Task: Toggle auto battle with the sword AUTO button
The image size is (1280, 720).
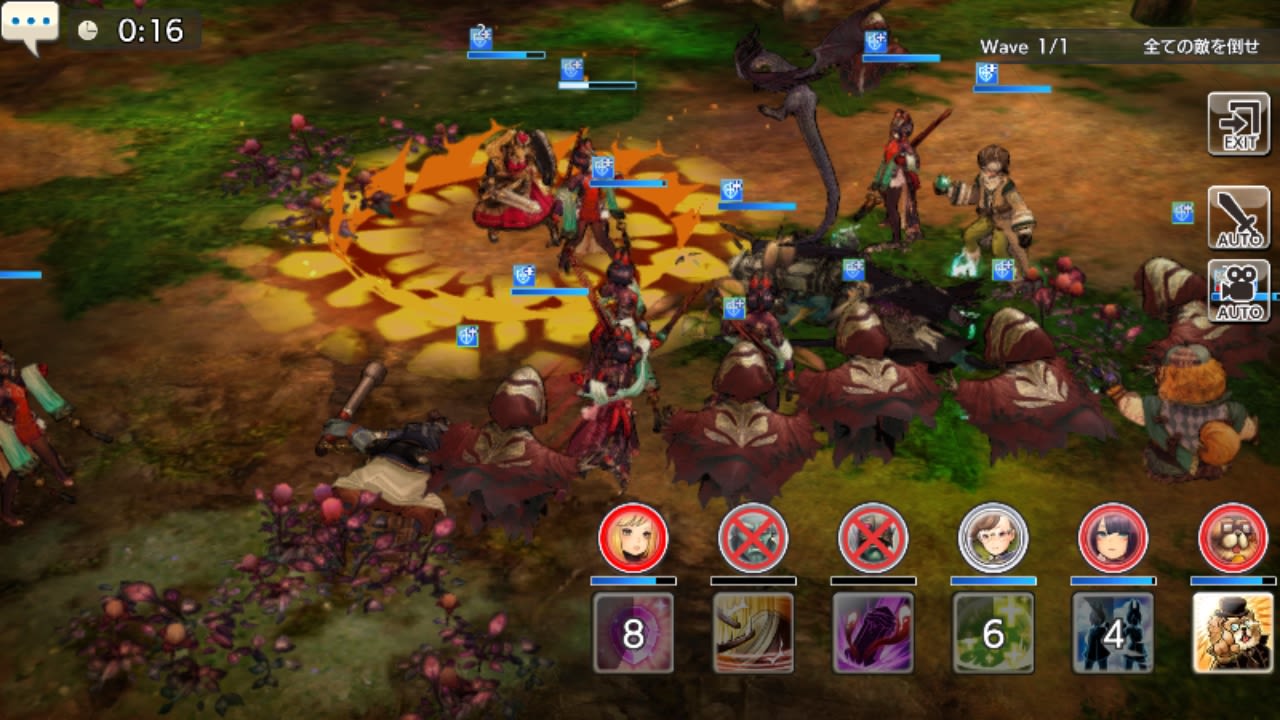Action: (1238, 218)
